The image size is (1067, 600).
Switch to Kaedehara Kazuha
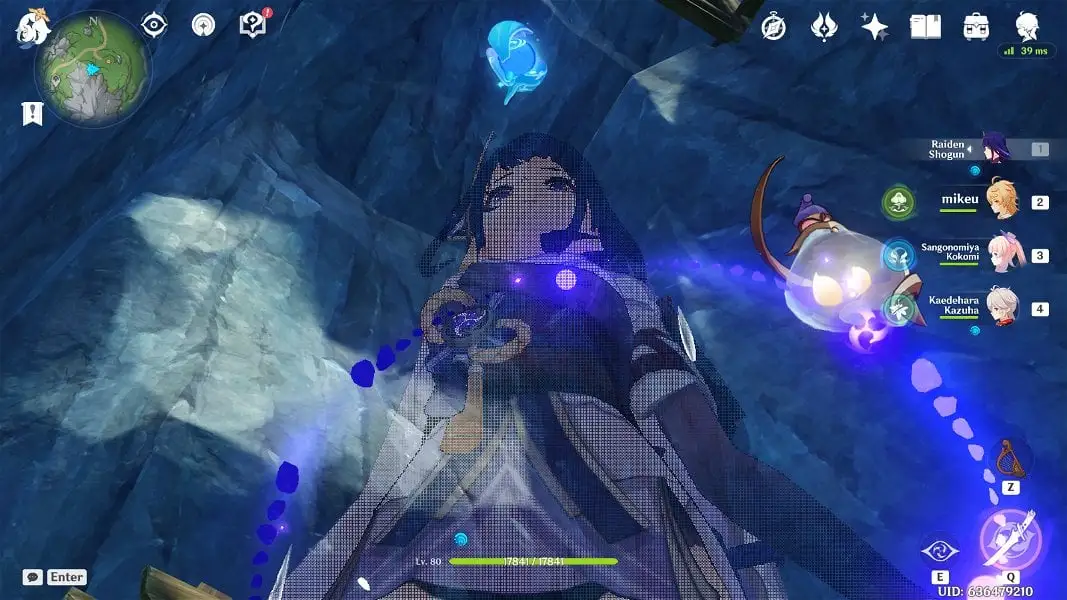click(1001, 307)
